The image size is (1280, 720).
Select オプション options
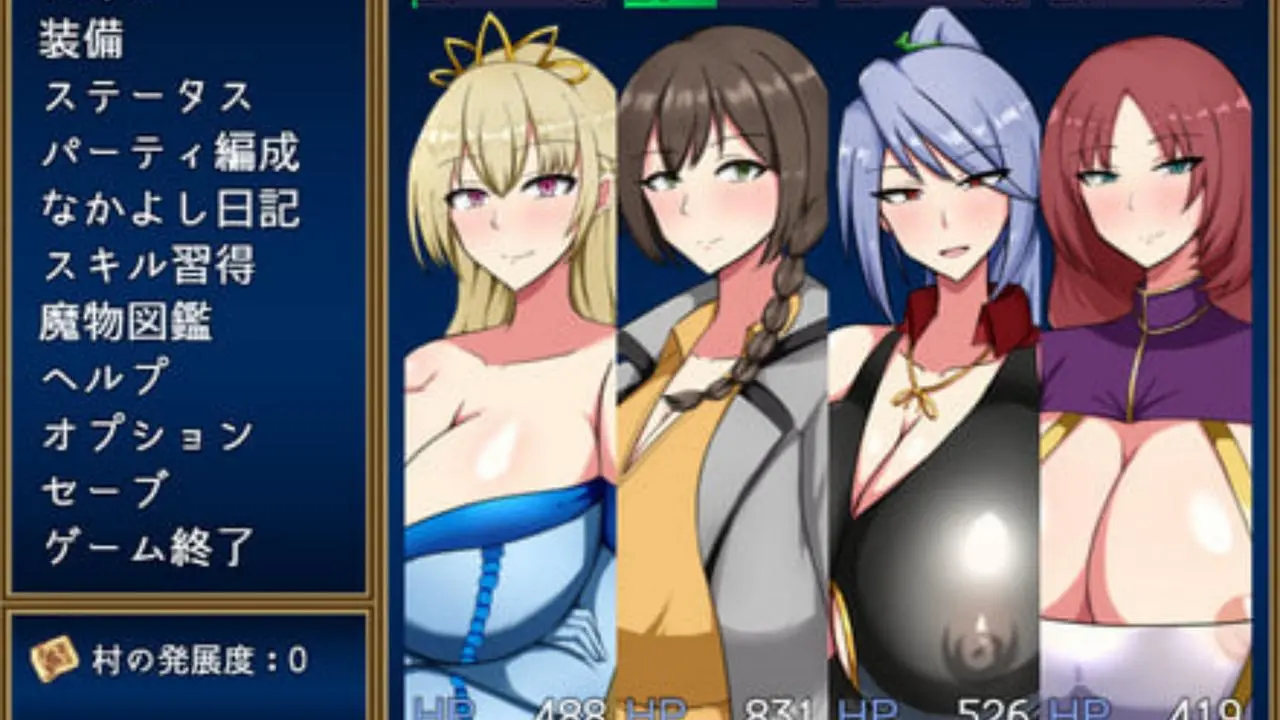coord(148,434)
